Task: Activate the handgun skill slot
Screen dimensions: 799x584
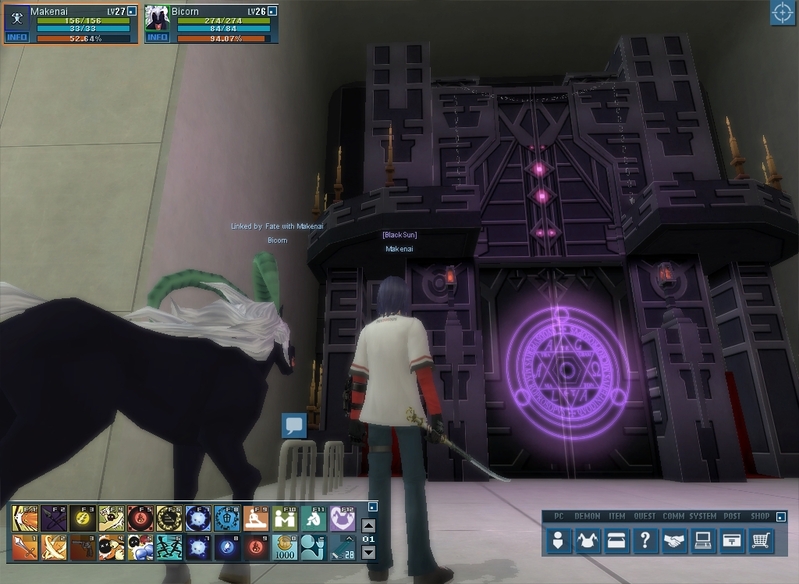Action: pyautogui.click(x=82, y=547)
